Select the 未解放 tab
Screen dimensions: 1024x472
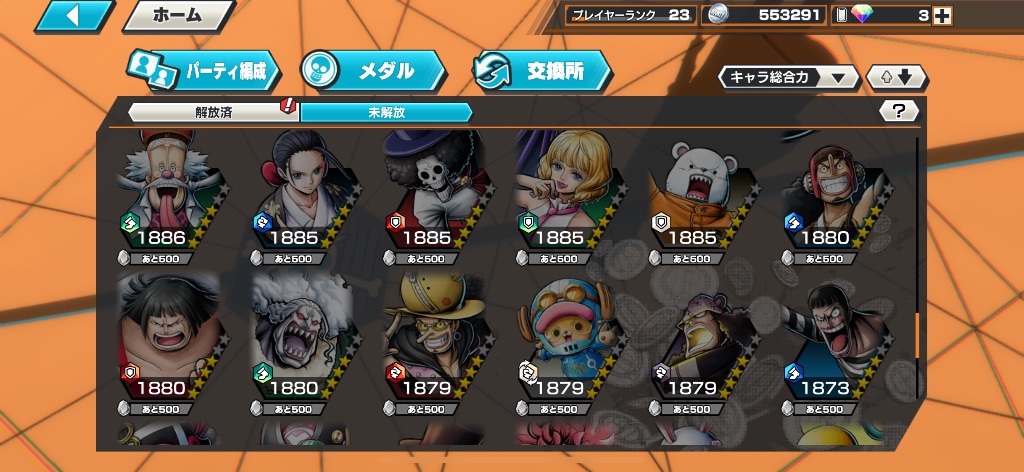pyautogui.click(x=385, y=112)
